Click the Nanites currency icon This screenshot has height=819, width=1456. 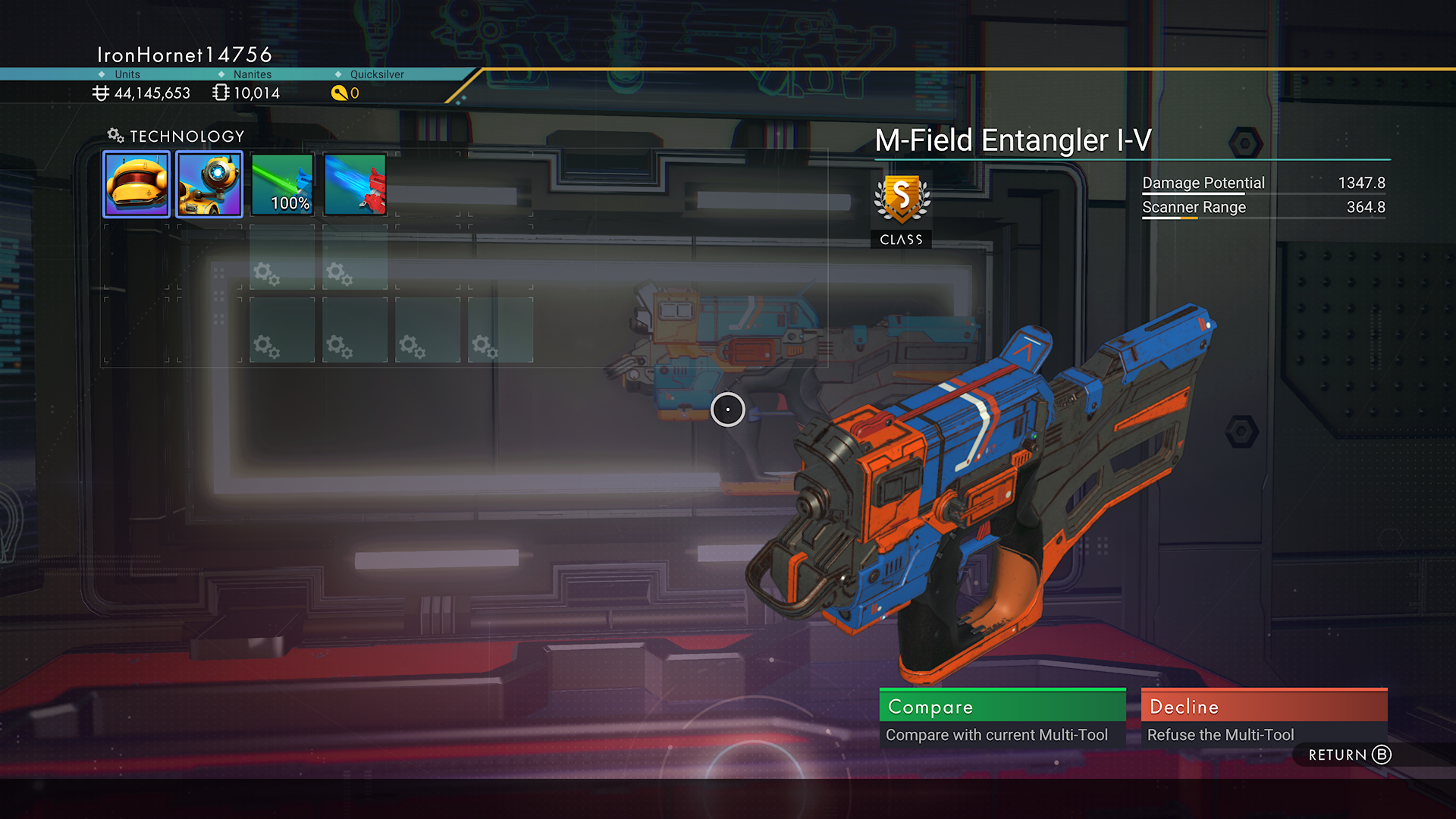tap(220, 93)
